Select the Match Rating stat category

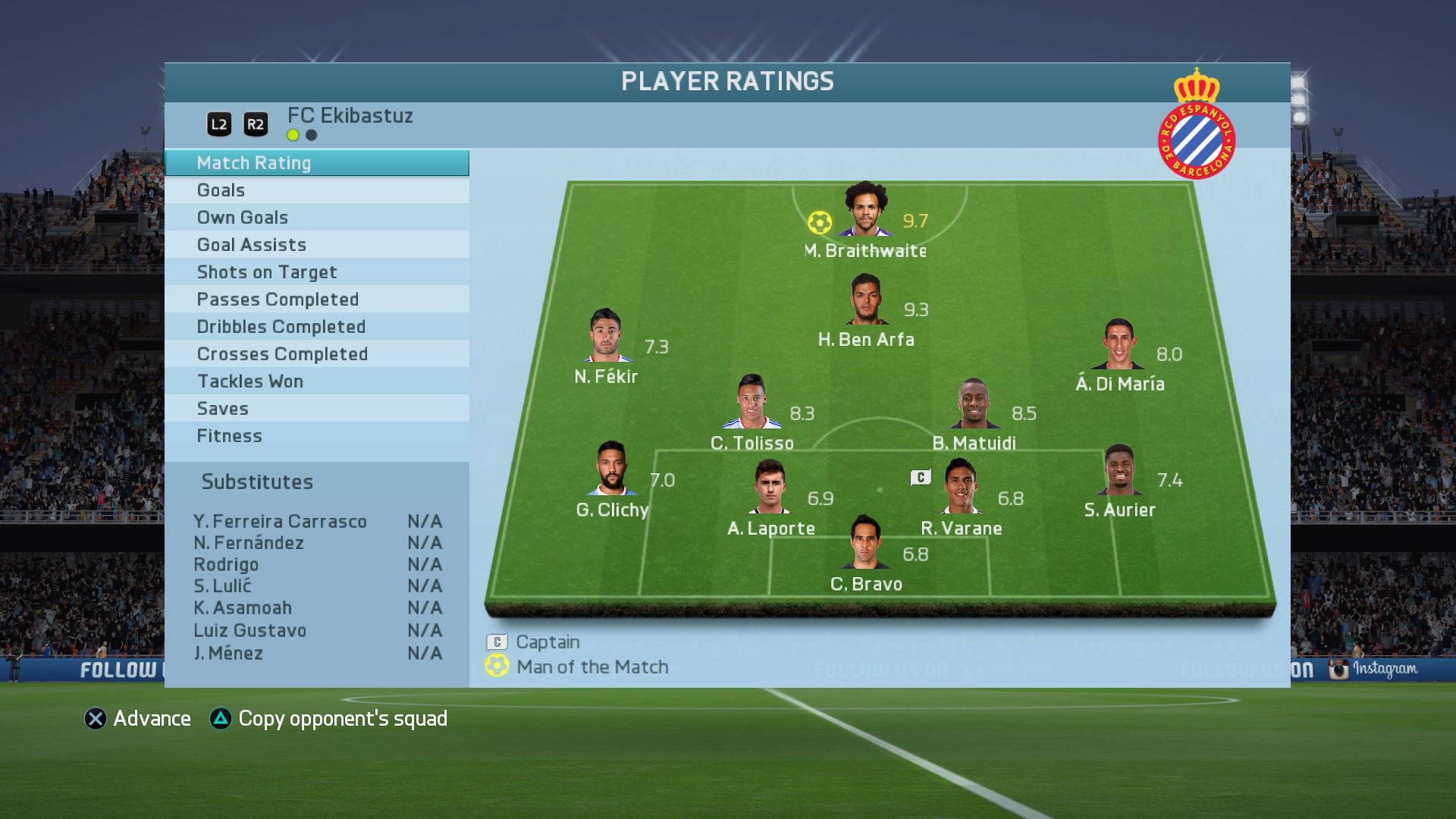[316, 163]
